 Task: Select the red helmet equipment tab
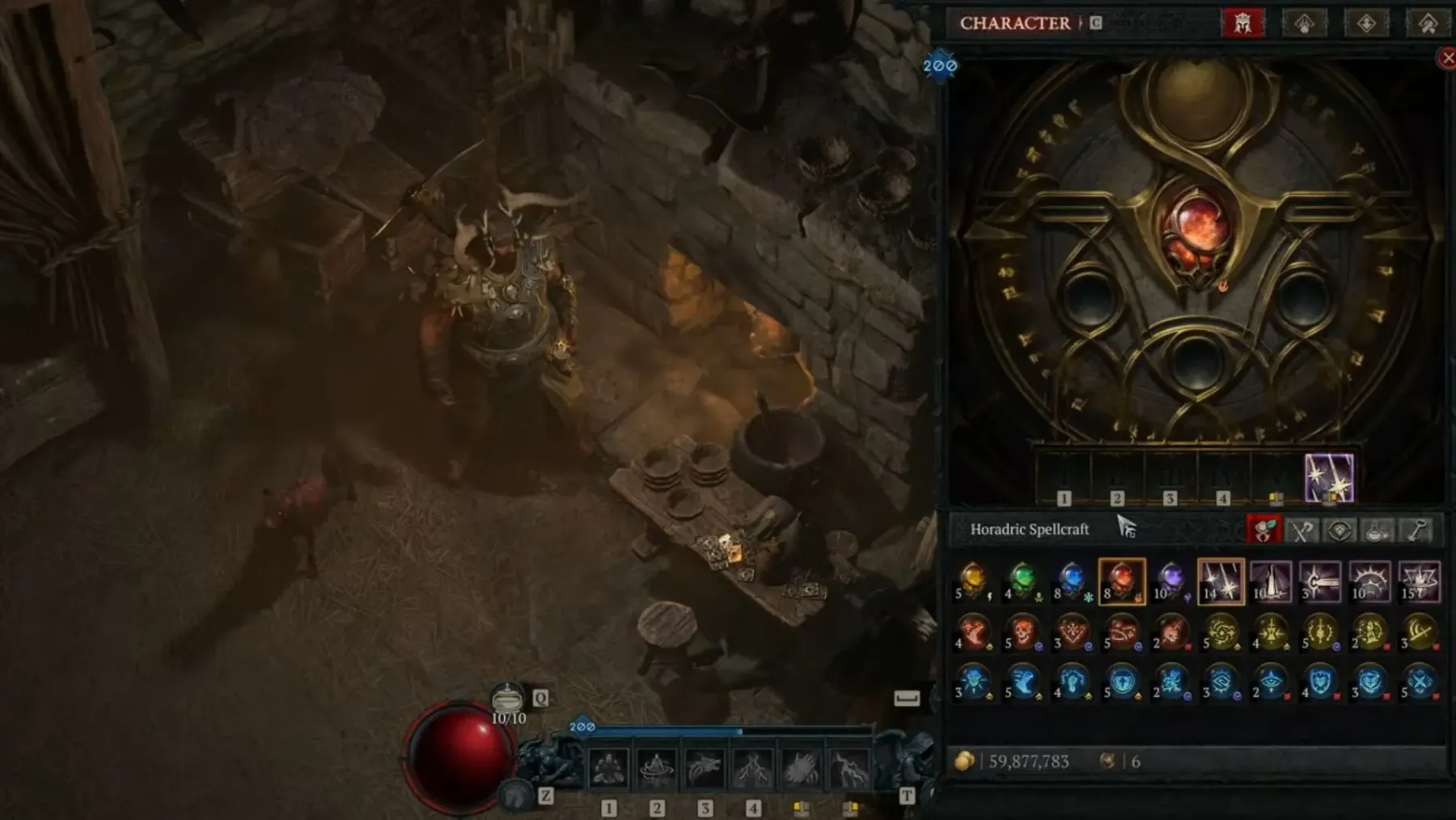point(1242,23)
